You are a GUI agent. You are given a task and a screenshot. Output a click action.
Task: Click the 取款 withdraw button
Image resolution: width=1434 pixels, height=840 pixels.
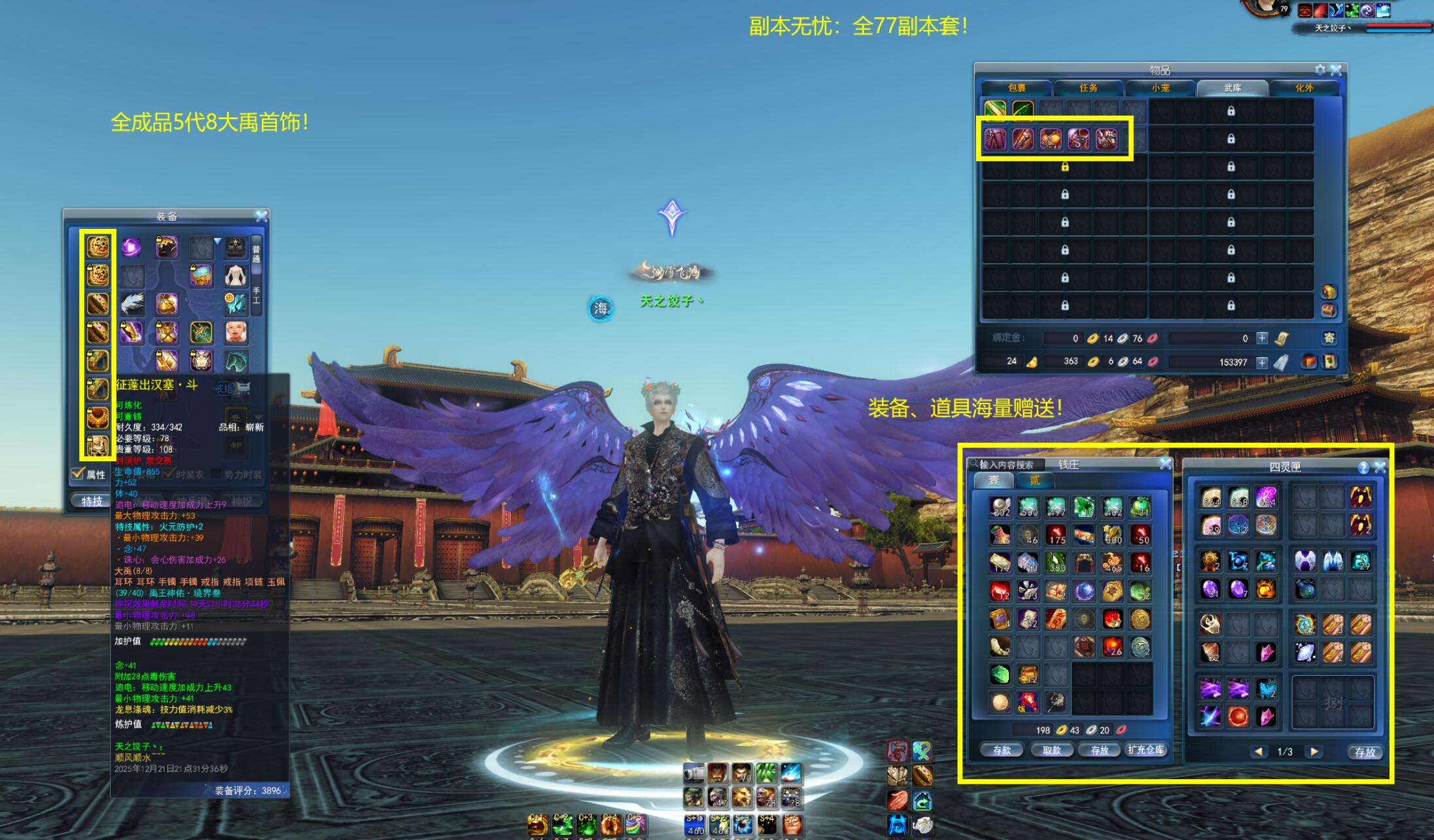(1051, 750)
